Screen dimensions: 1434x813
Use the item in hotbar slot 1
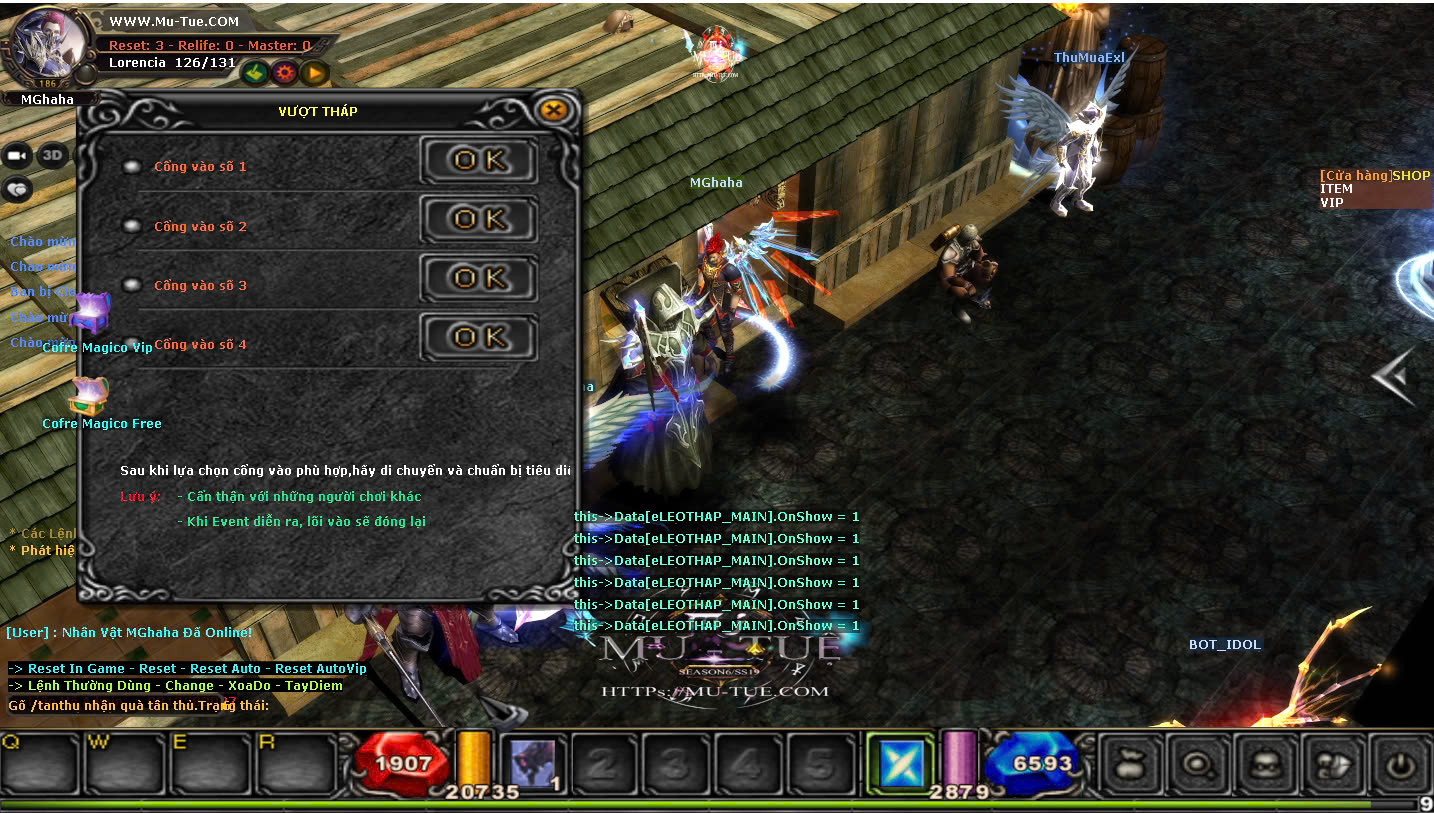pos(532,764)
